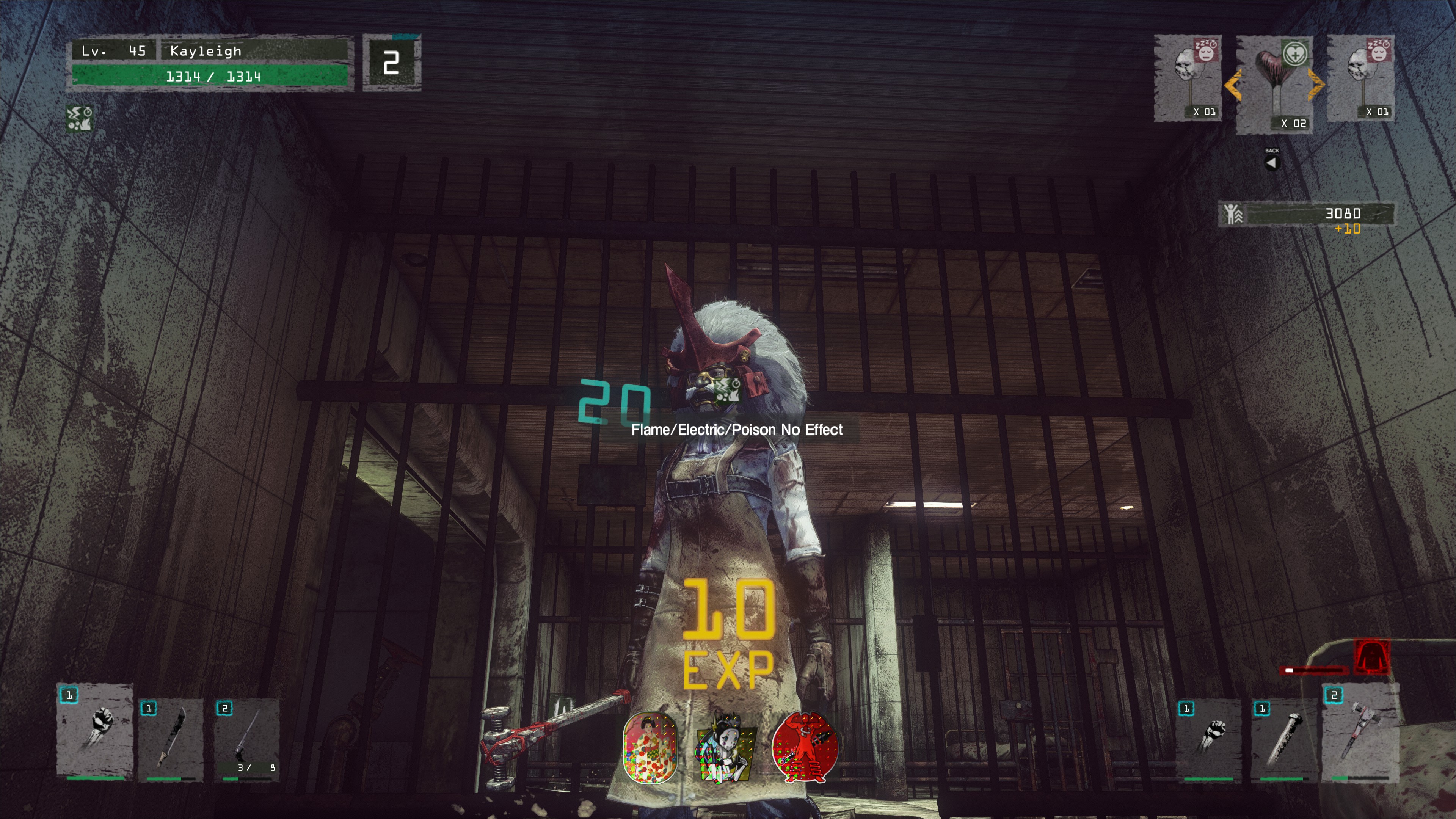Choose the white-haired figure decal sticker
Image resolution: width=1456 pixels, height=819 pixels.
(726, 747)
